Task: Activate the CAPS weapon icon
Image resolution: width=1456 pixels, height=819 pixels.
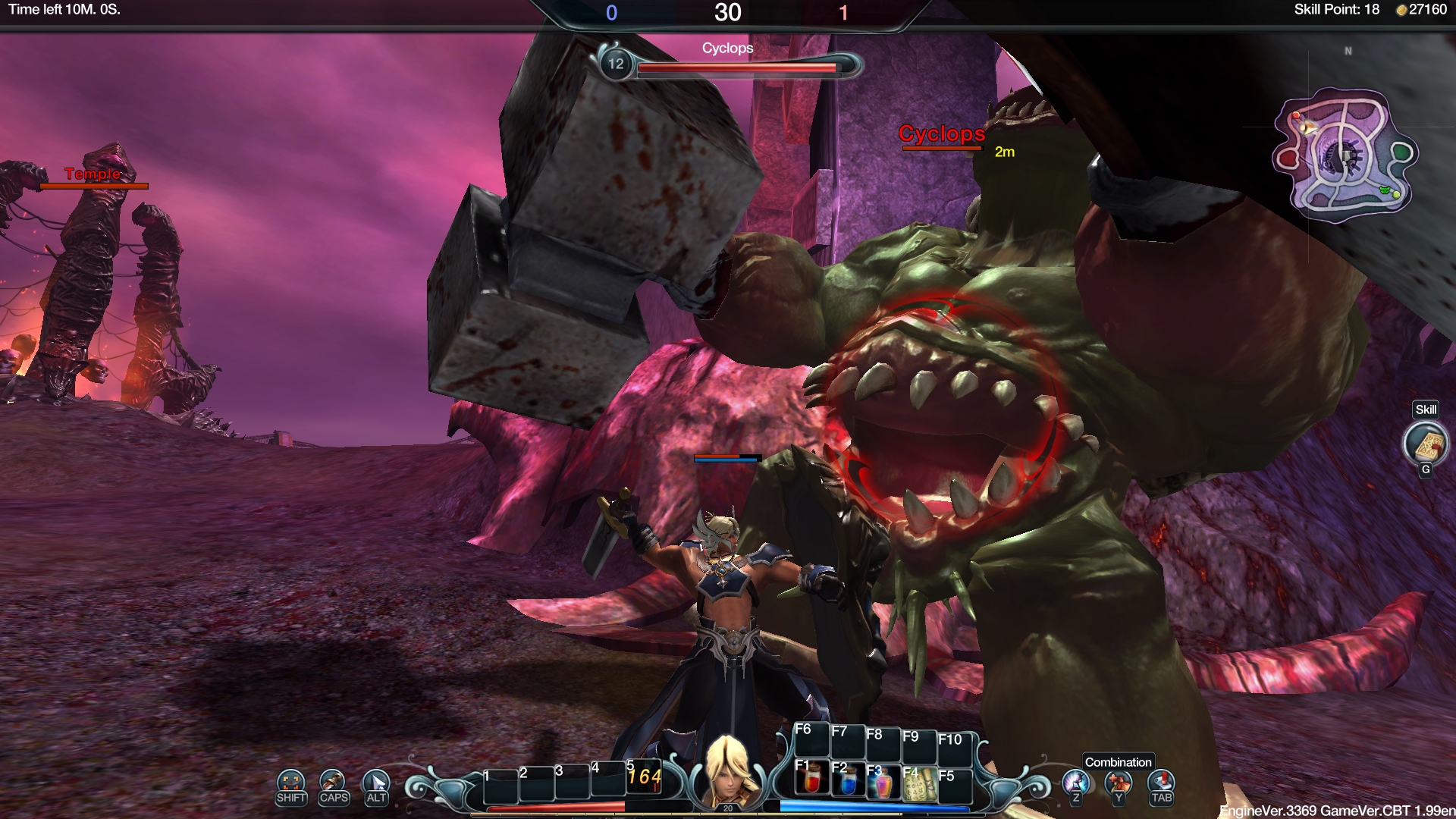Action: click(333, 781)
